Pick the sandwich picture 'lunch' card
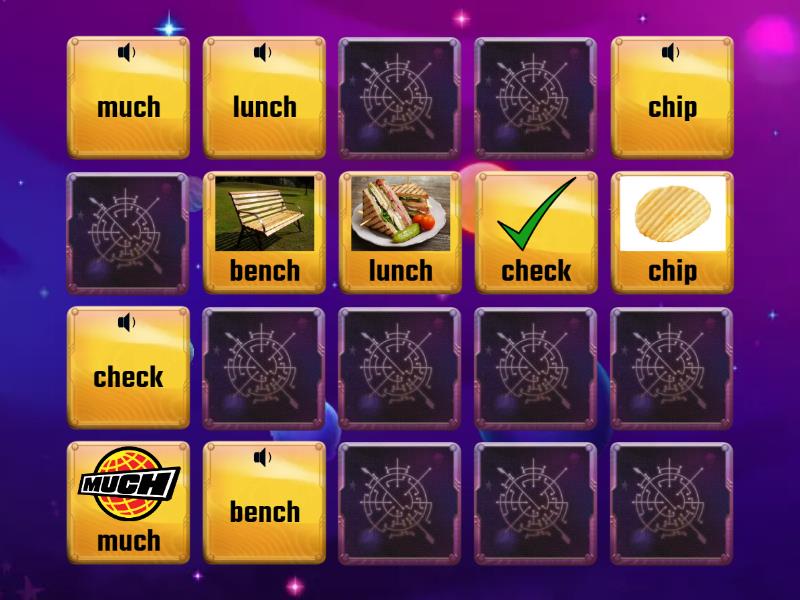The image size is (800, 600). pyautogui.click(x=400, y=232)
